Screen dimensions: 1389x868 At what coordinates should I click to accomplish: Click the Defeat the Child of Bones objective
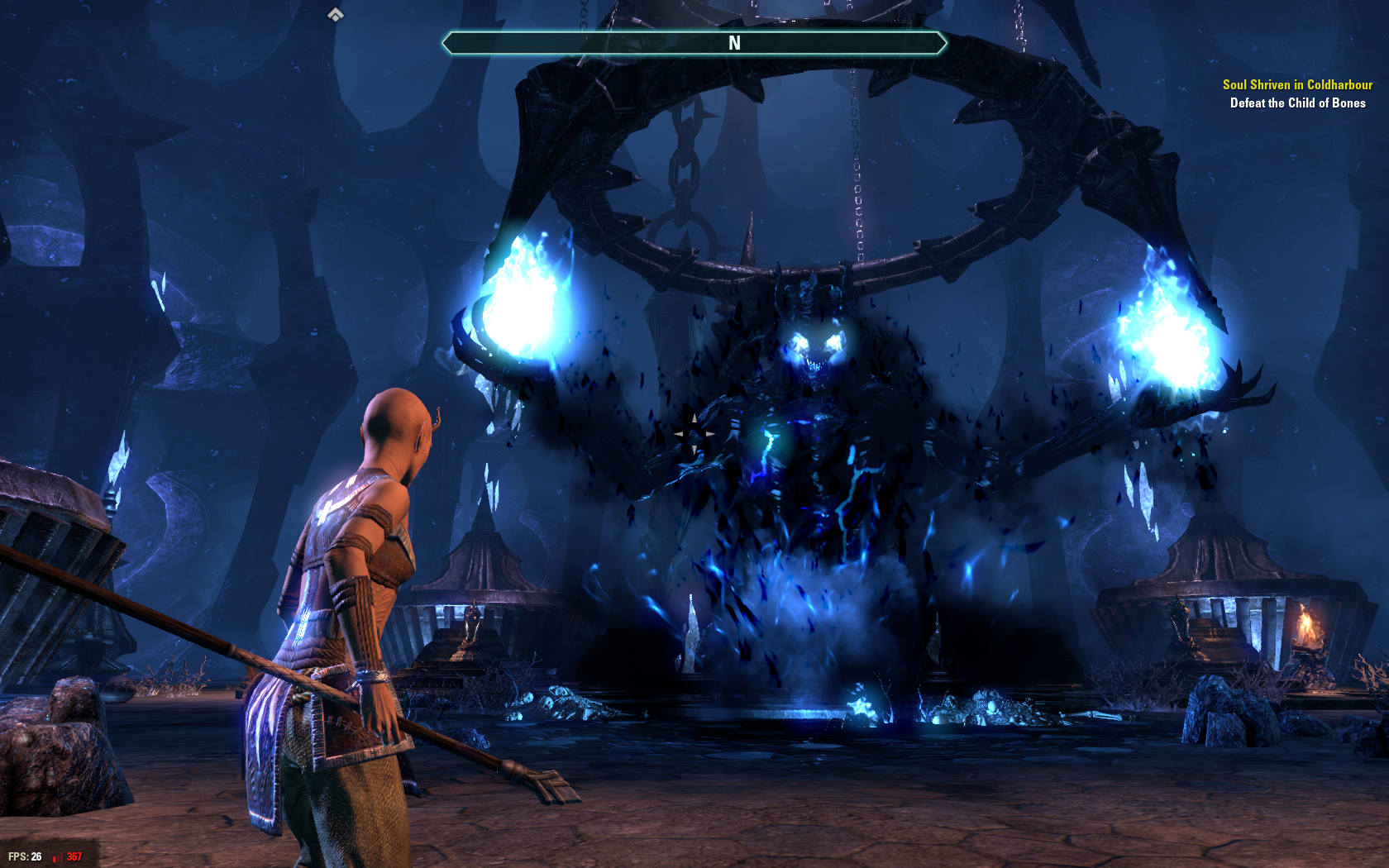coord(1297,103)
